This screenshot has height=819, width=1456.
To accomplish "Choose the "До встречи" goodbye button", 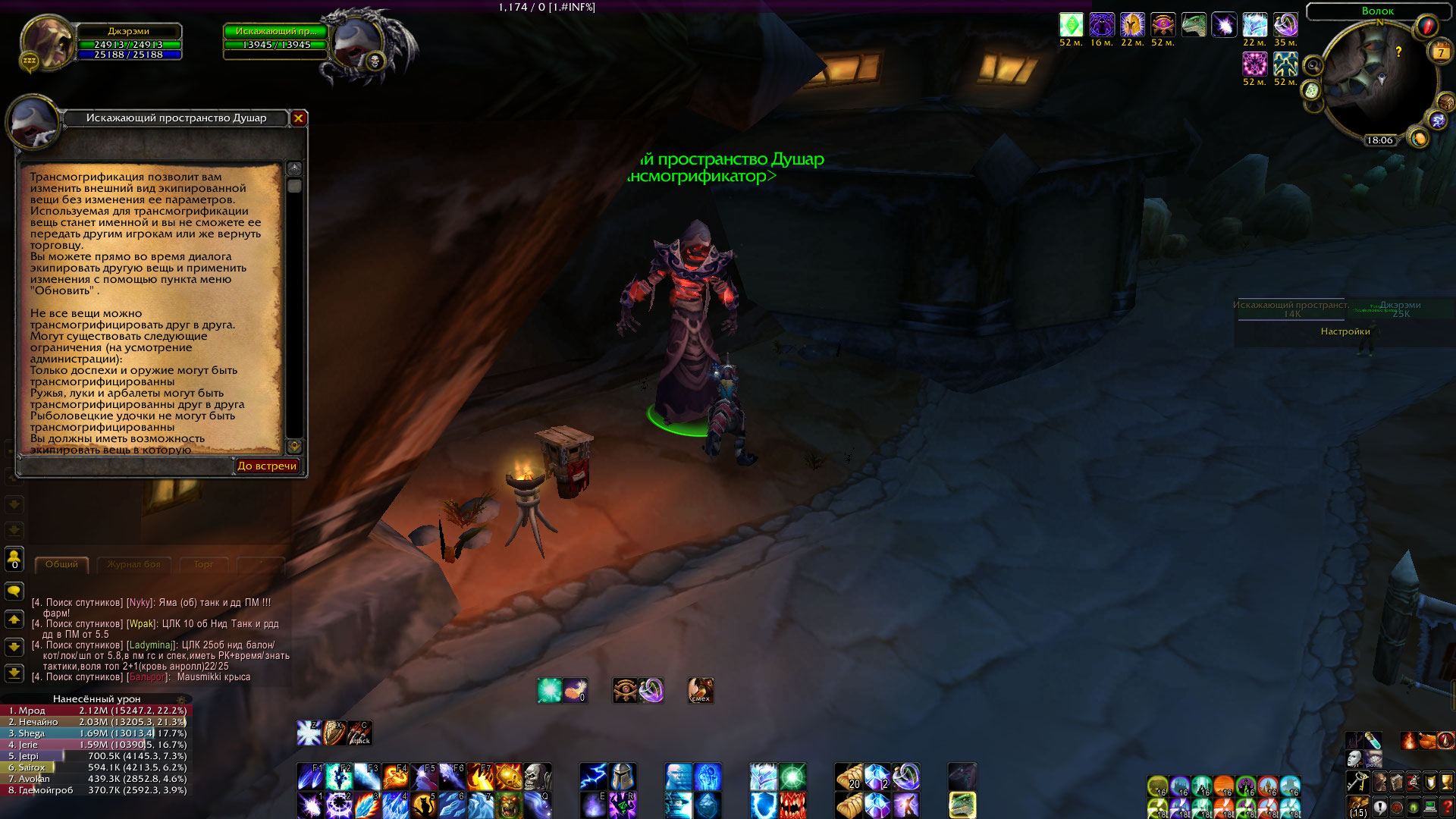I will [267, 466].
